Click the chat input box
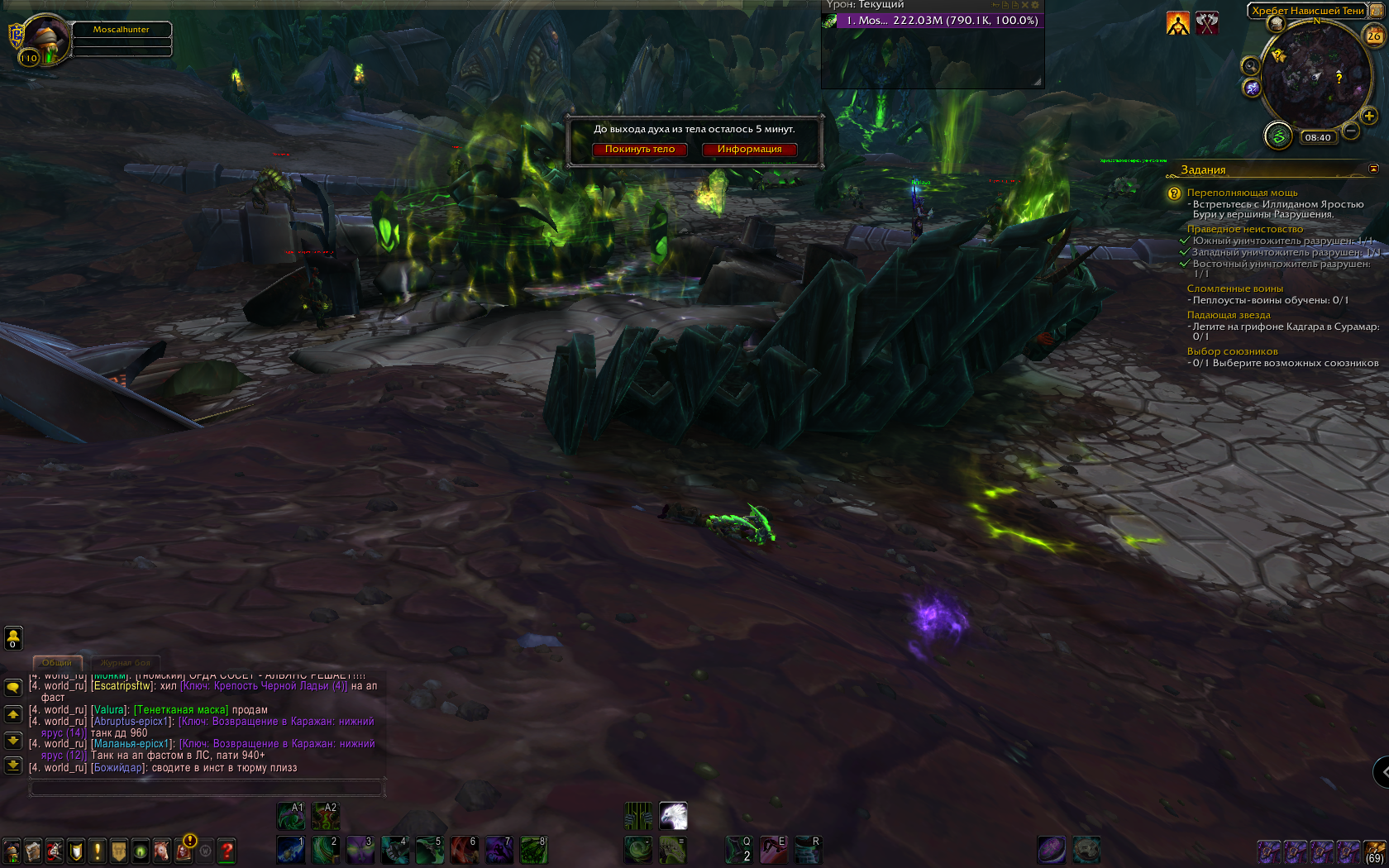 pos(207,789)
